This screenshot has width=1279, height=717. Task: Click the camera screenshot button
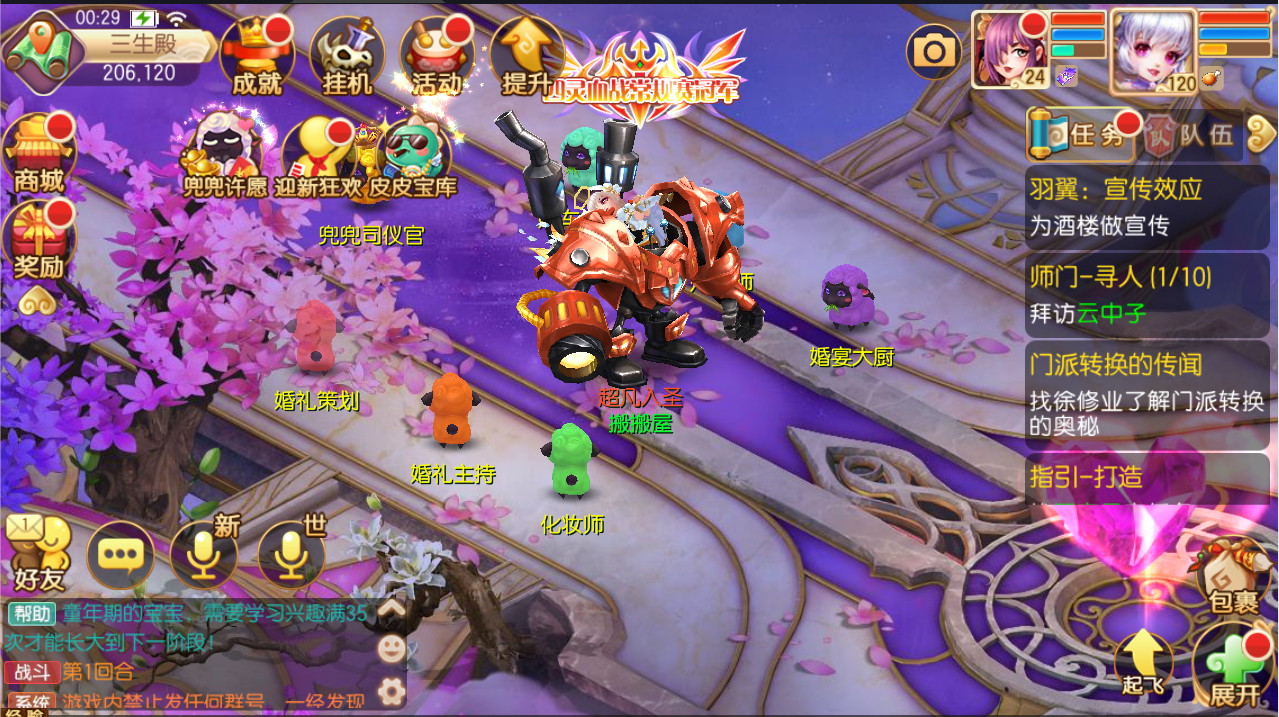(934, 52)
